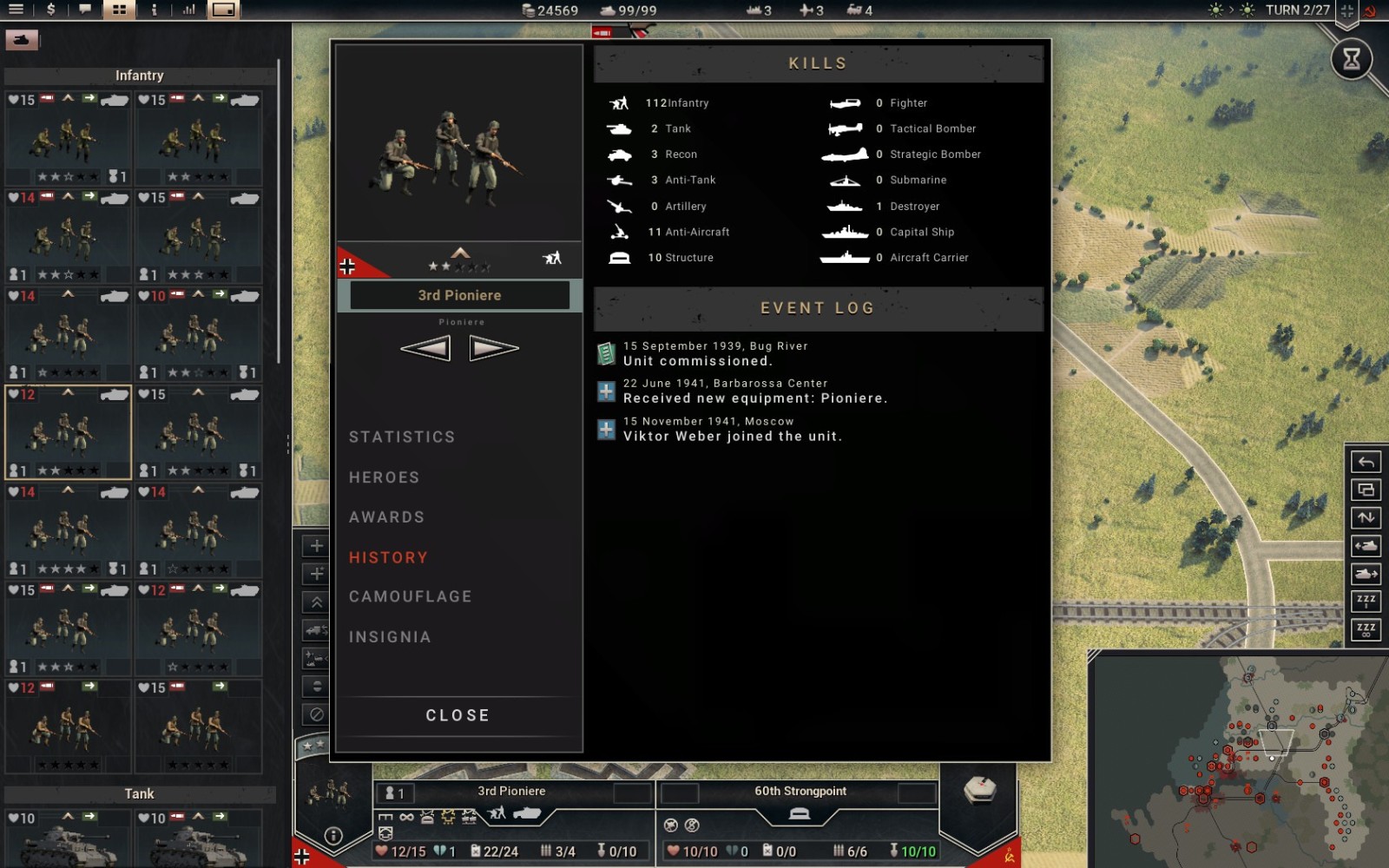Show the previous unit with left arrow
1389x868 pixels.
click(425, 349)
